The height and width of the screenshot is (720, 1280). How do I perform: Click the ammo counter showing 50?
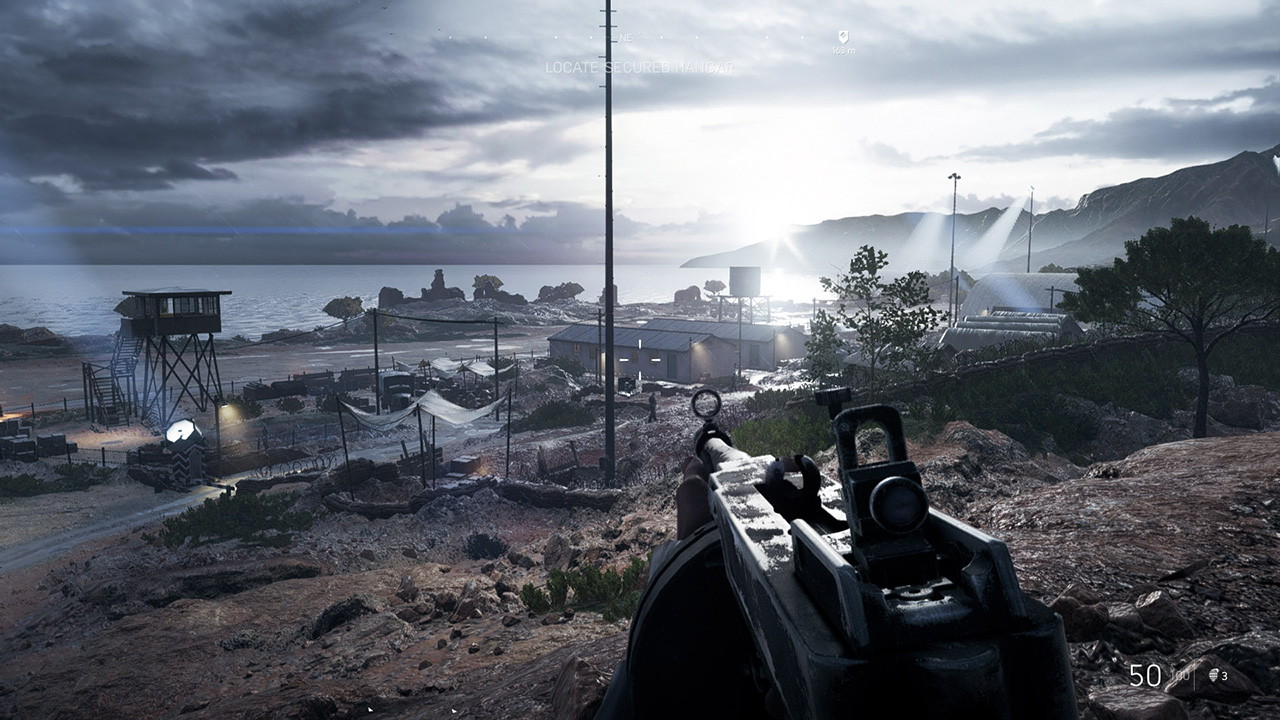point(1146,675)
